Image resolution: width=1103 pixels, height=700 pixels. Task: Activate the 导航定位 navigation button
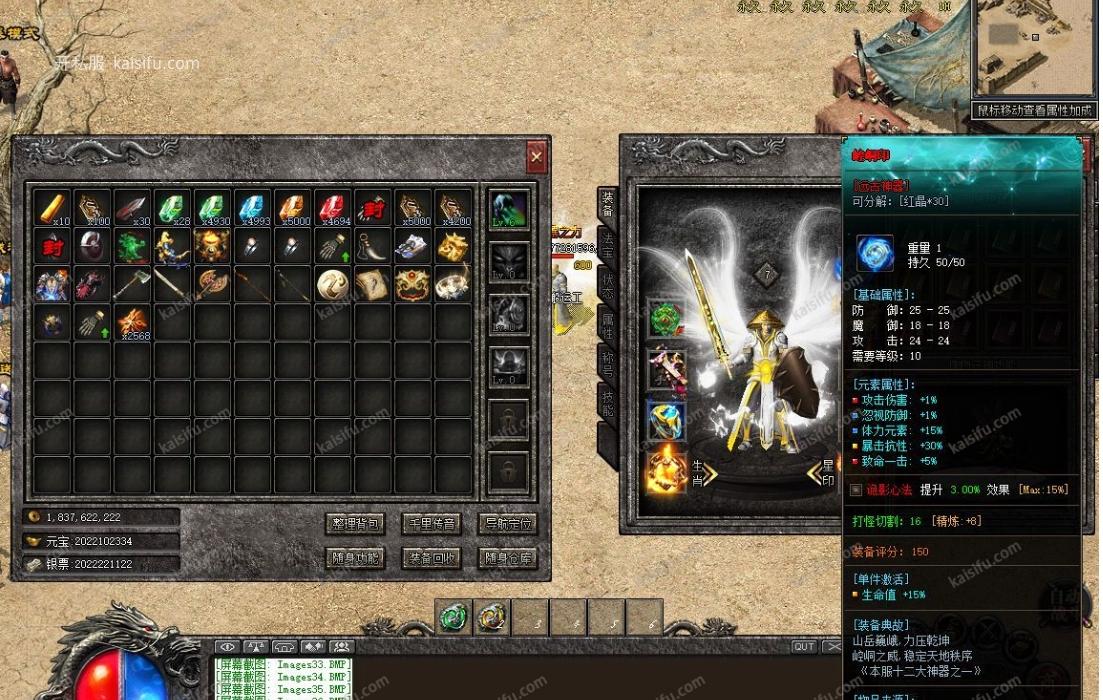pos(508,524)
